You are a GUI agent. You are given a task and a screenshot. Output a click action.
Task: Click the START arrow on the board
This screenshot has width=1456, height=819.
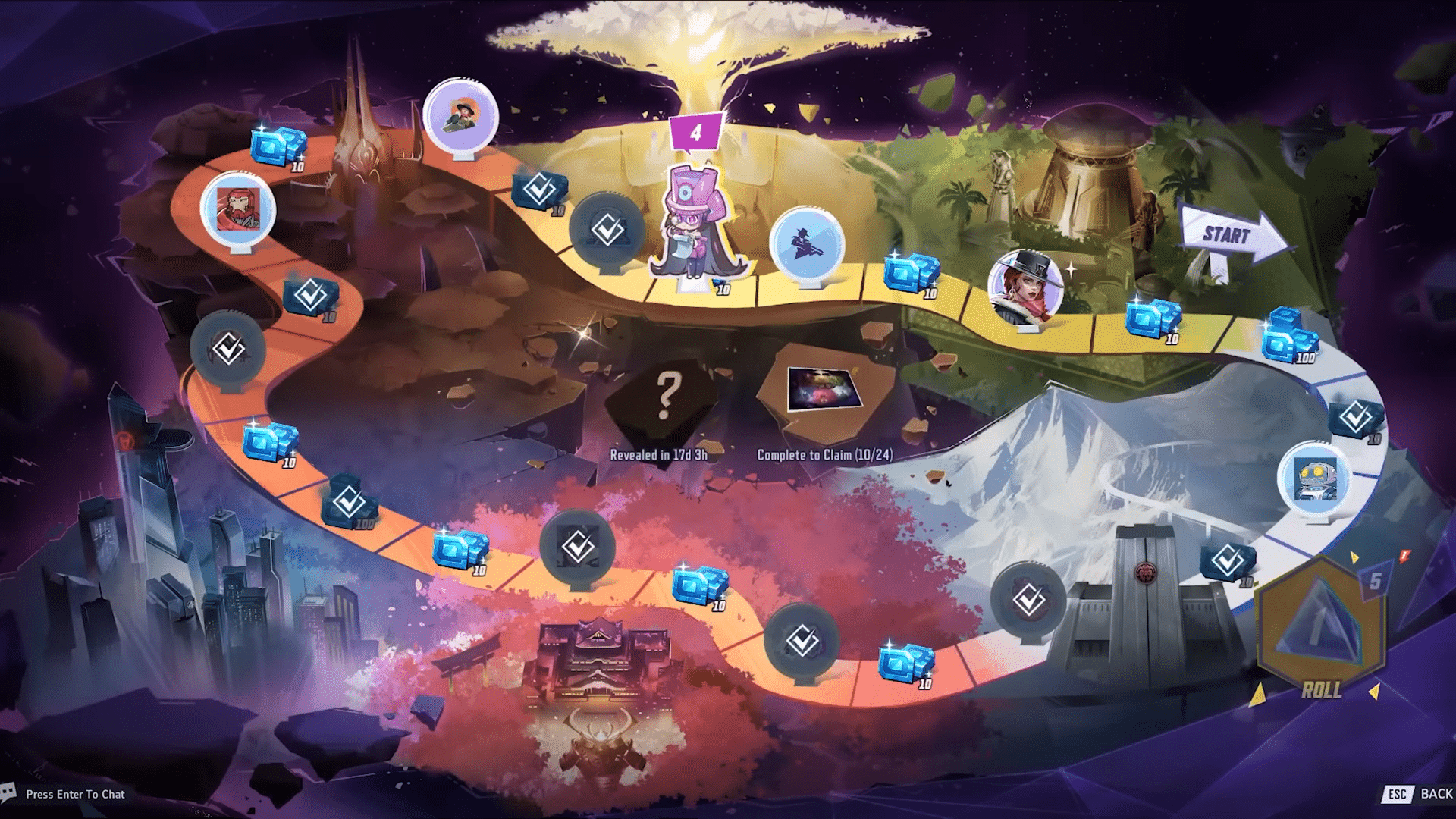click(x=1228, y=237)
